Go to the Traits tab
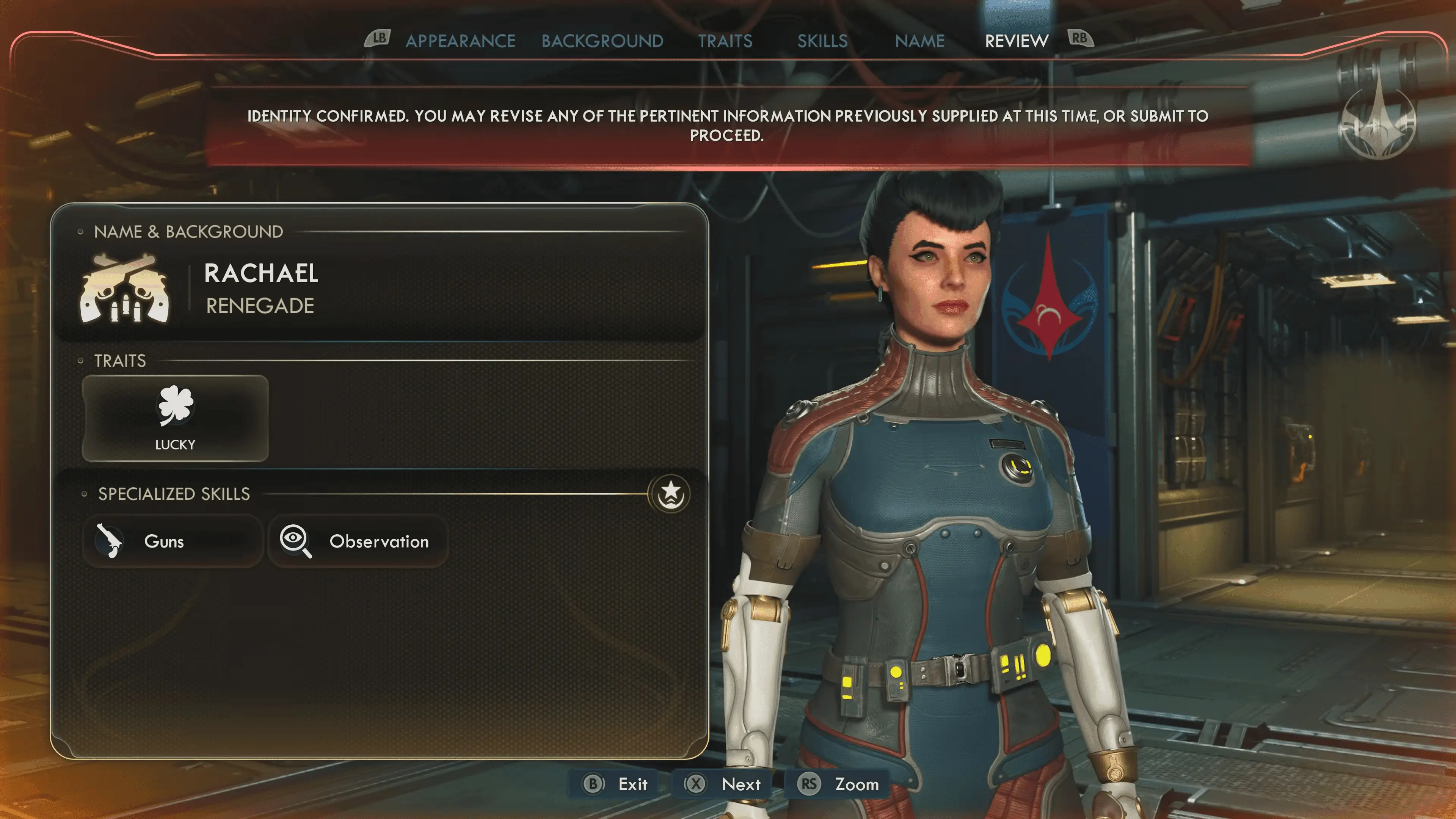The height and width of the screenshot is (819, 1456). pos(725,41)
